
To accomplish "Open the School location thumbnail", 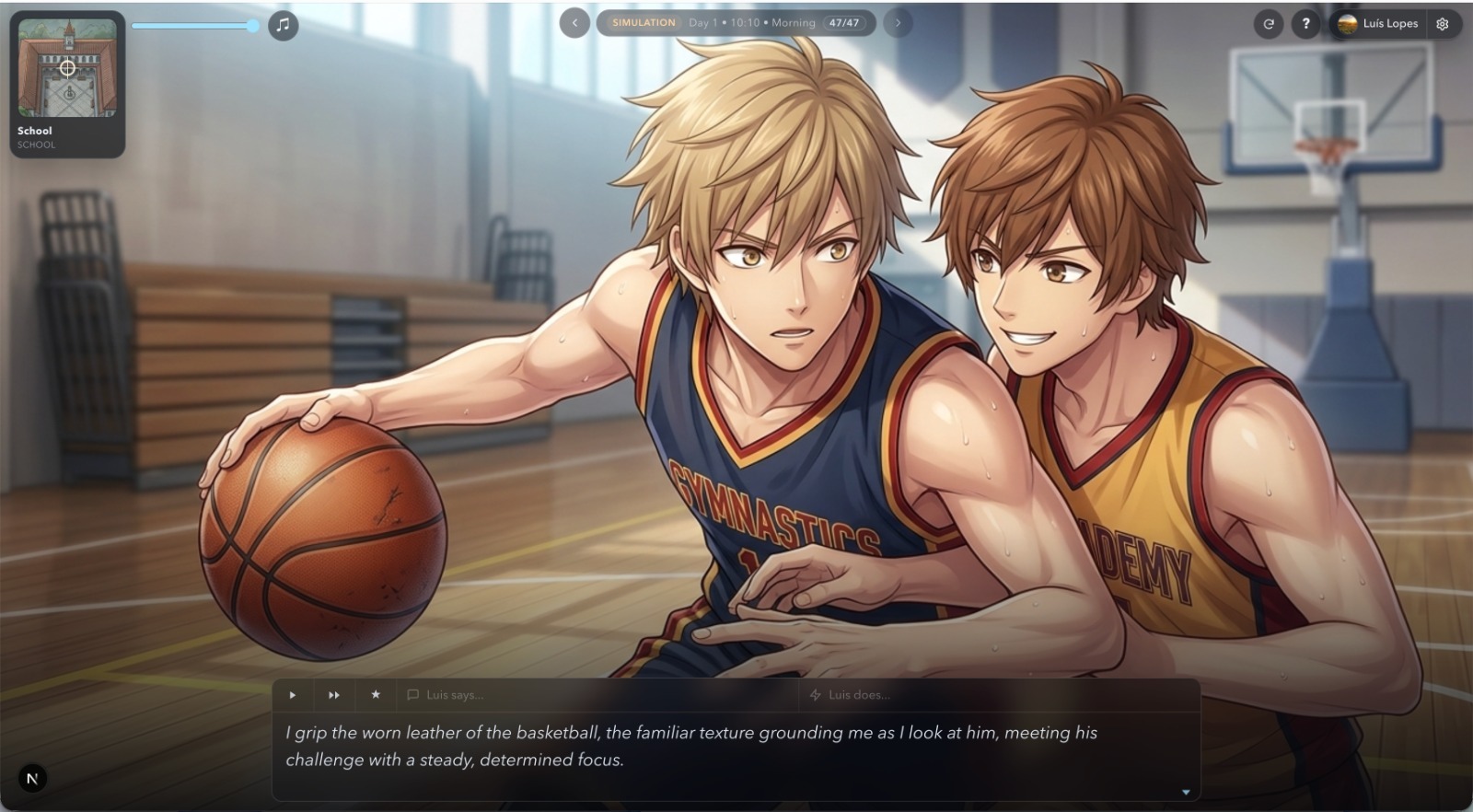I will [67, 83].
